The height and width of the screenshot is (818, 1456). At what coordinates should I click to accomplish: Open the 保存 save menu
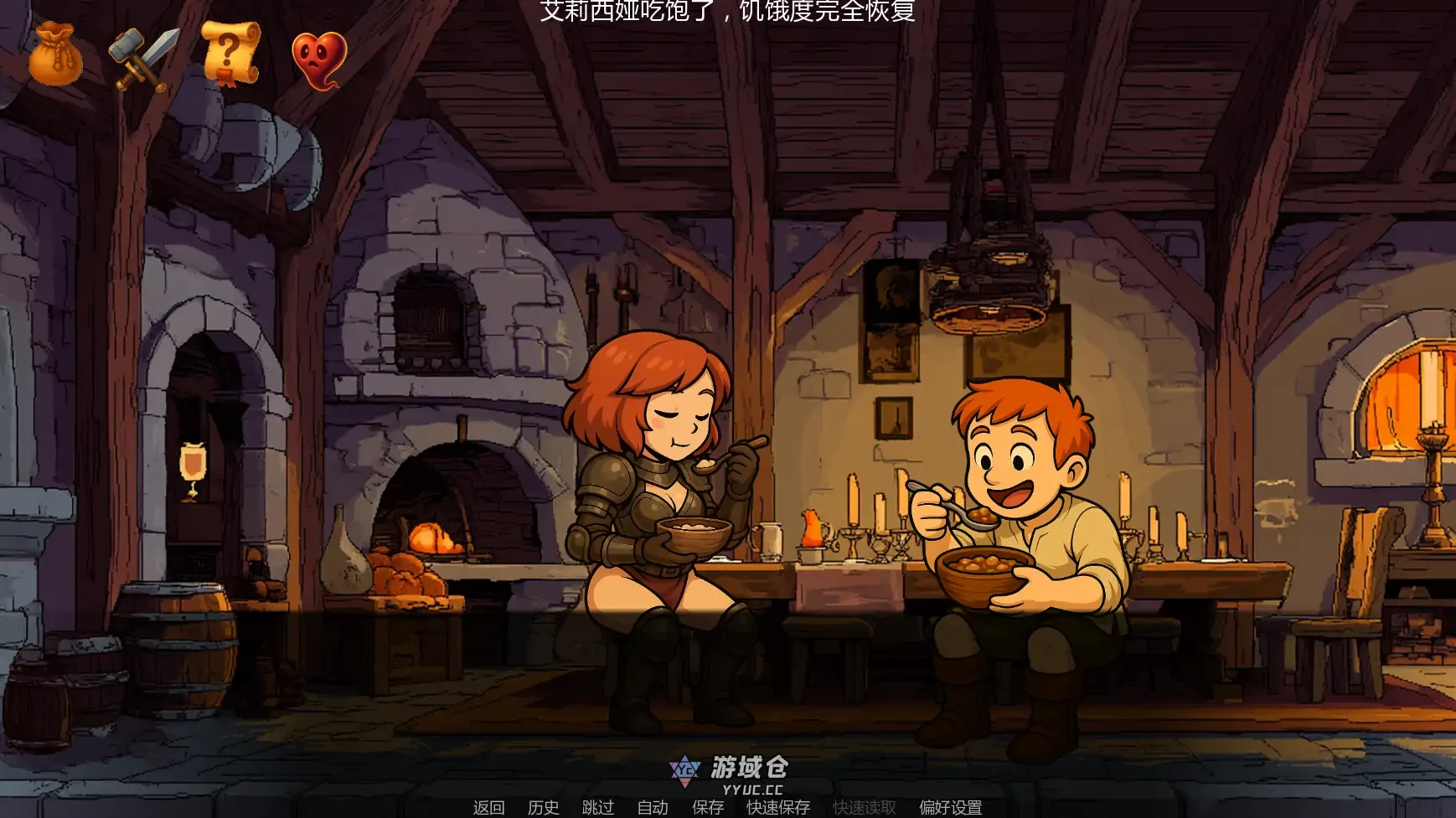tap(707, 807)
